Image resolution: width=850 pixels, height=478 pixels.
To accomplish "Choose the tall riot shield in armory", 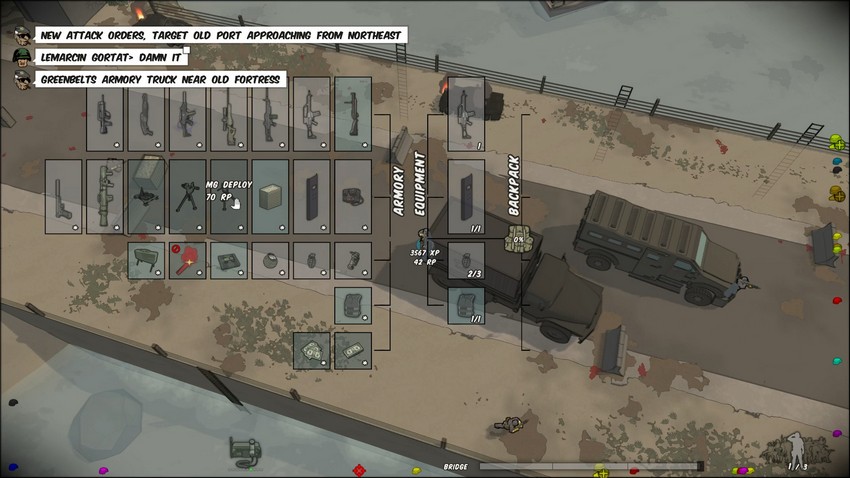I will coord(312,196).
